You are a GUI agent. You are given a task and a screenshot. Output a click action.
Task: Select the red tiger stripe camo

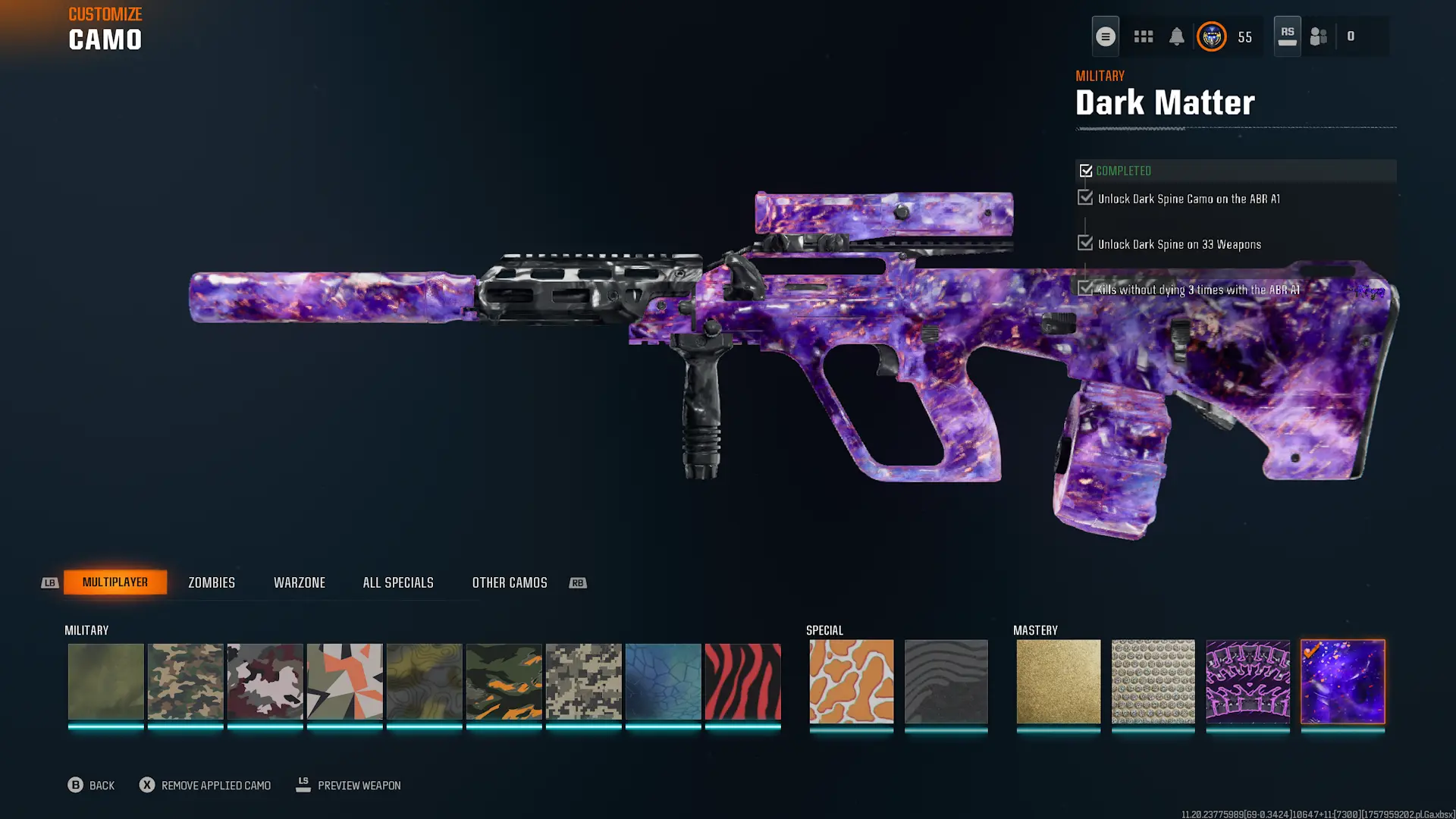(x=742, y=681)
